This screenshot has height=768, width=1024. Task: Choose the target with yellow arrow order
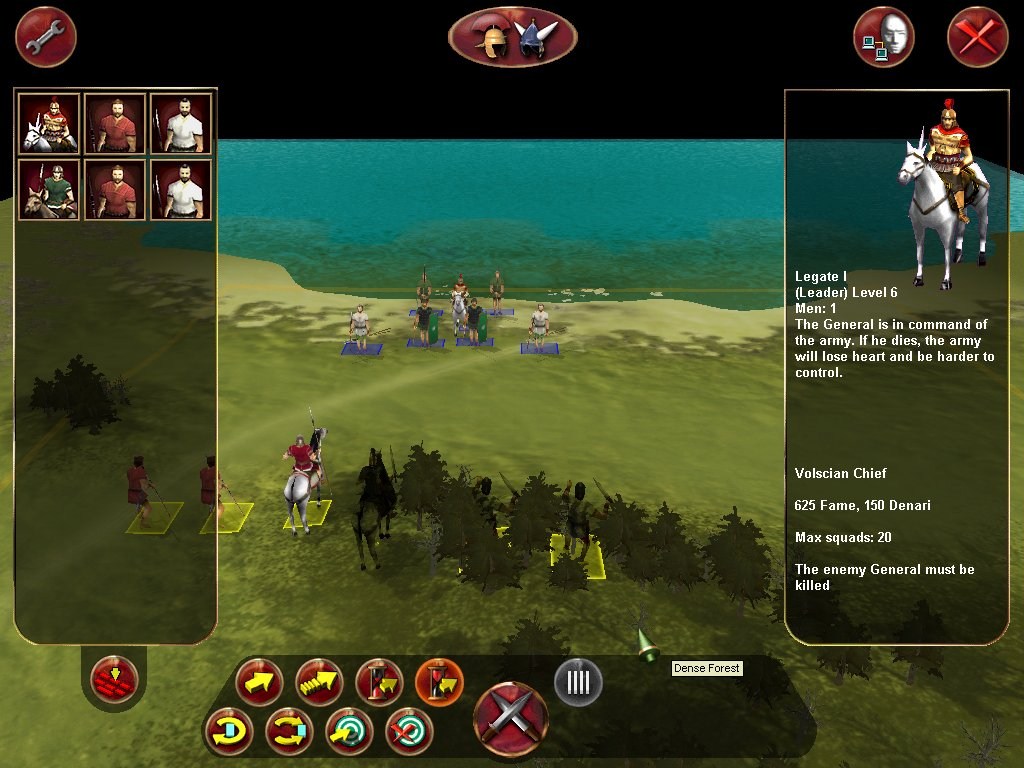349,732
